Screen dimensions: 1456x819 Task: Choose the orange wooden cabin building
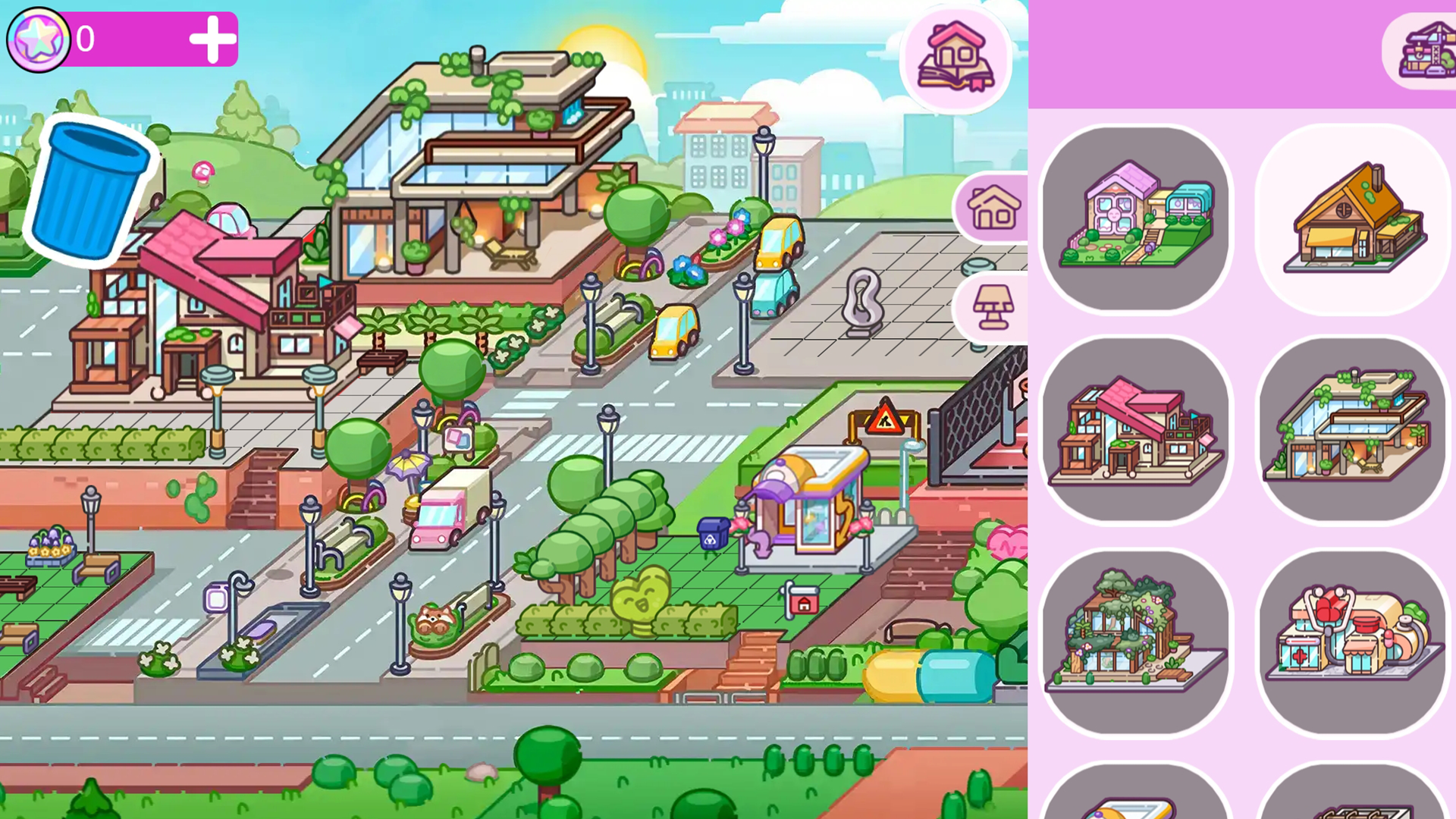click(x=1351, y=218)
